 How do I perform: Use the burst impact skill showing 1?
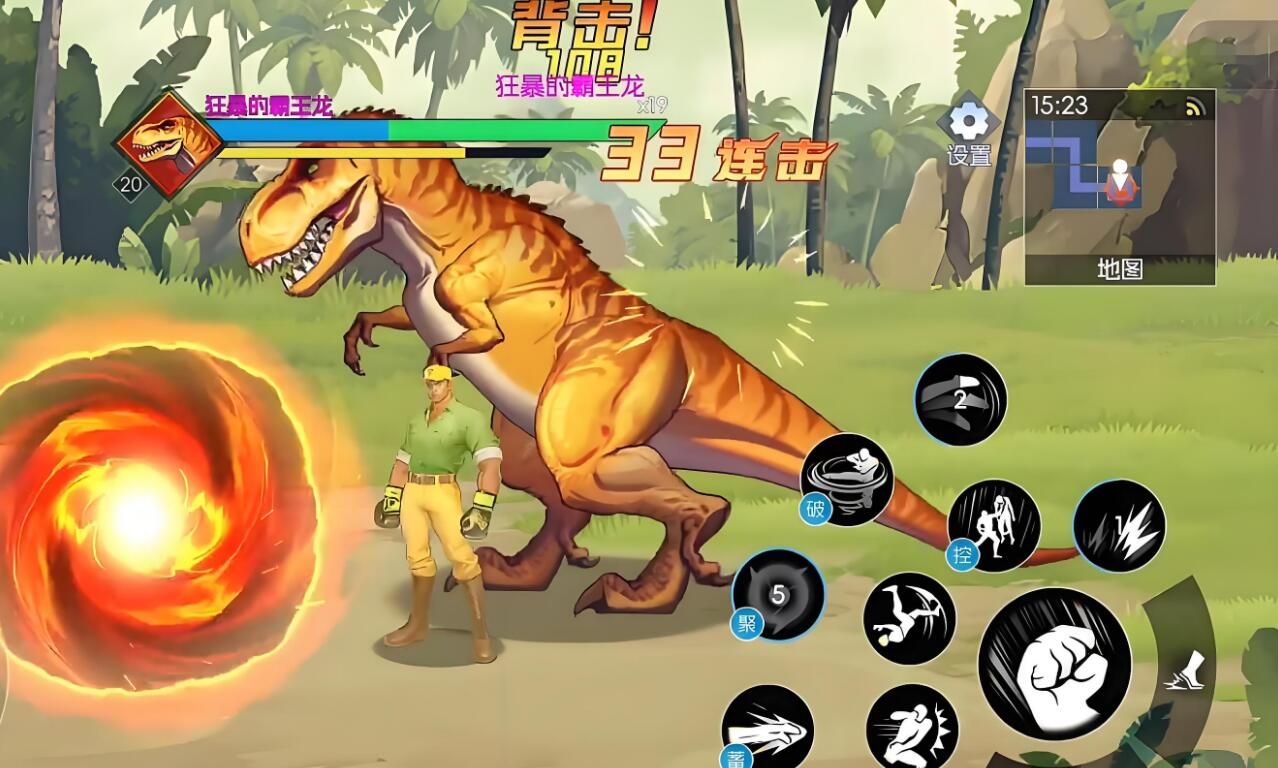tap(1119, 526)
